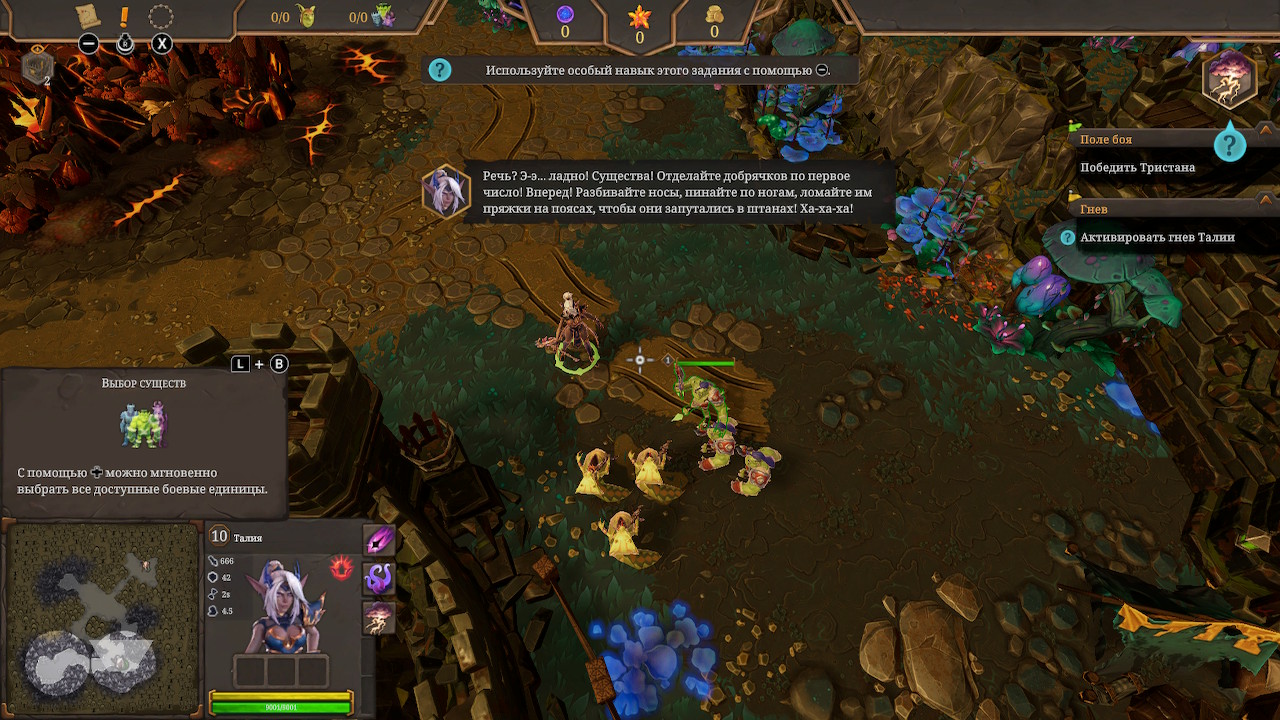Image resolution: width=1280 pixels, height=720 pixels.
Task: Click the creature army count icon
Action: pyautogui.click(x=383, y=17)
